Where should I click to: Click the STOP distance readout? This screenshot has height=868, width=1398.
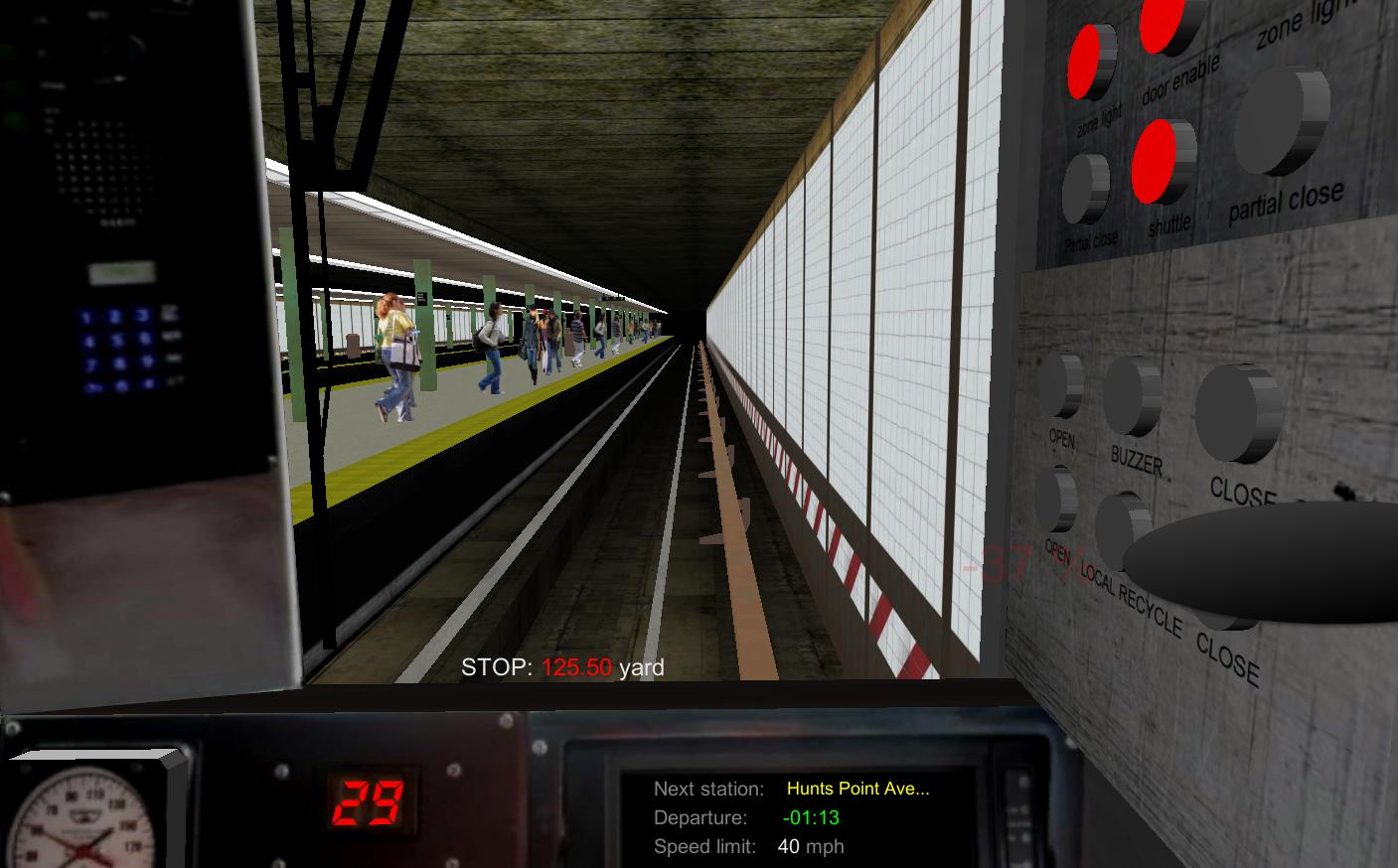coord(564,668)
